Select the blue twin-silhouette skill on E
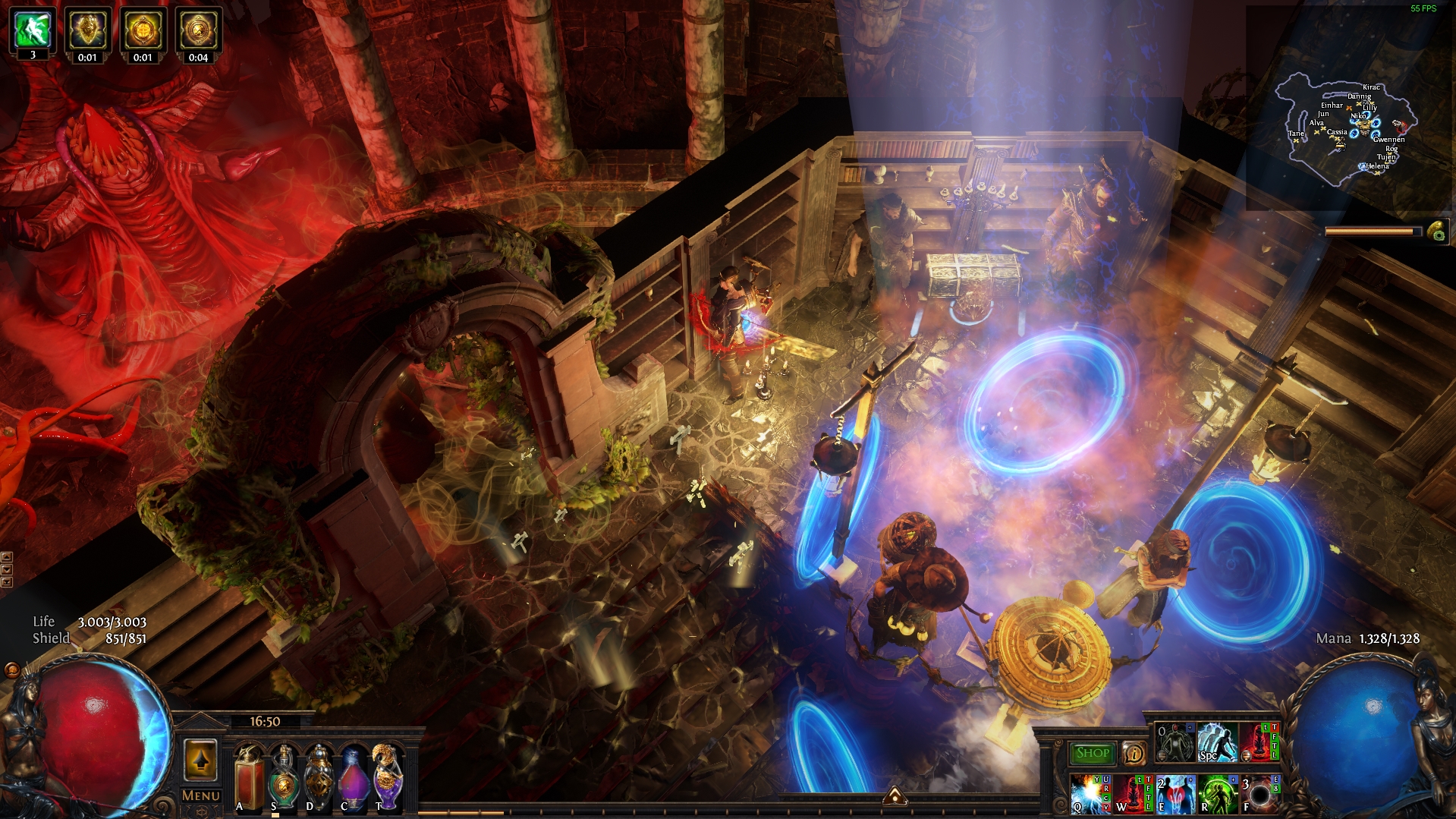1456x819 pixels. point(1175,794)
